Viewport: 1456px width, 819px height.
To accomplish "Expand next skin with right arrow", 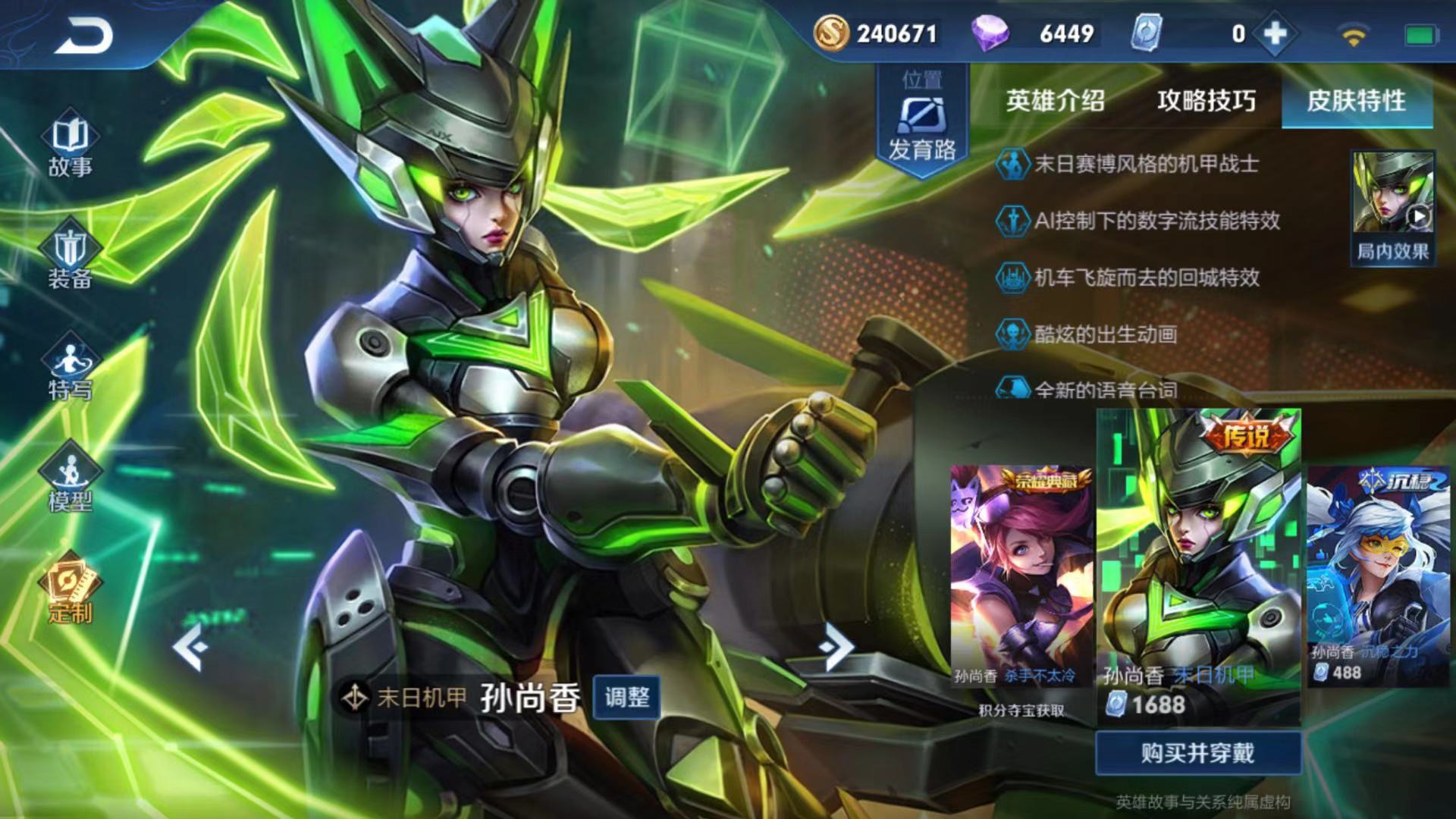I will [x=836, y=645].
